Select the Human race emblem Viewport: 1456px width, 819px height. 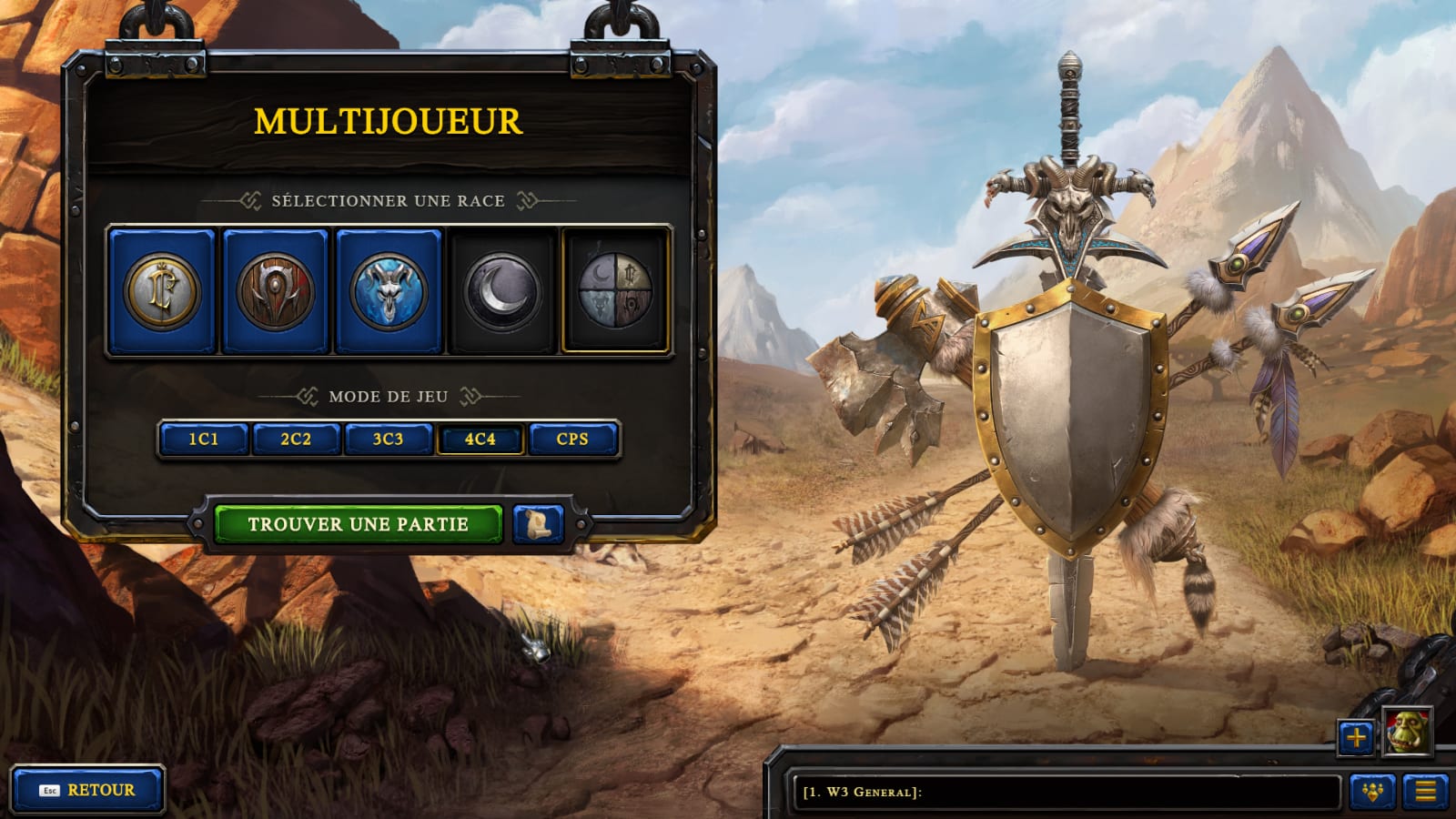pos(162,291)
